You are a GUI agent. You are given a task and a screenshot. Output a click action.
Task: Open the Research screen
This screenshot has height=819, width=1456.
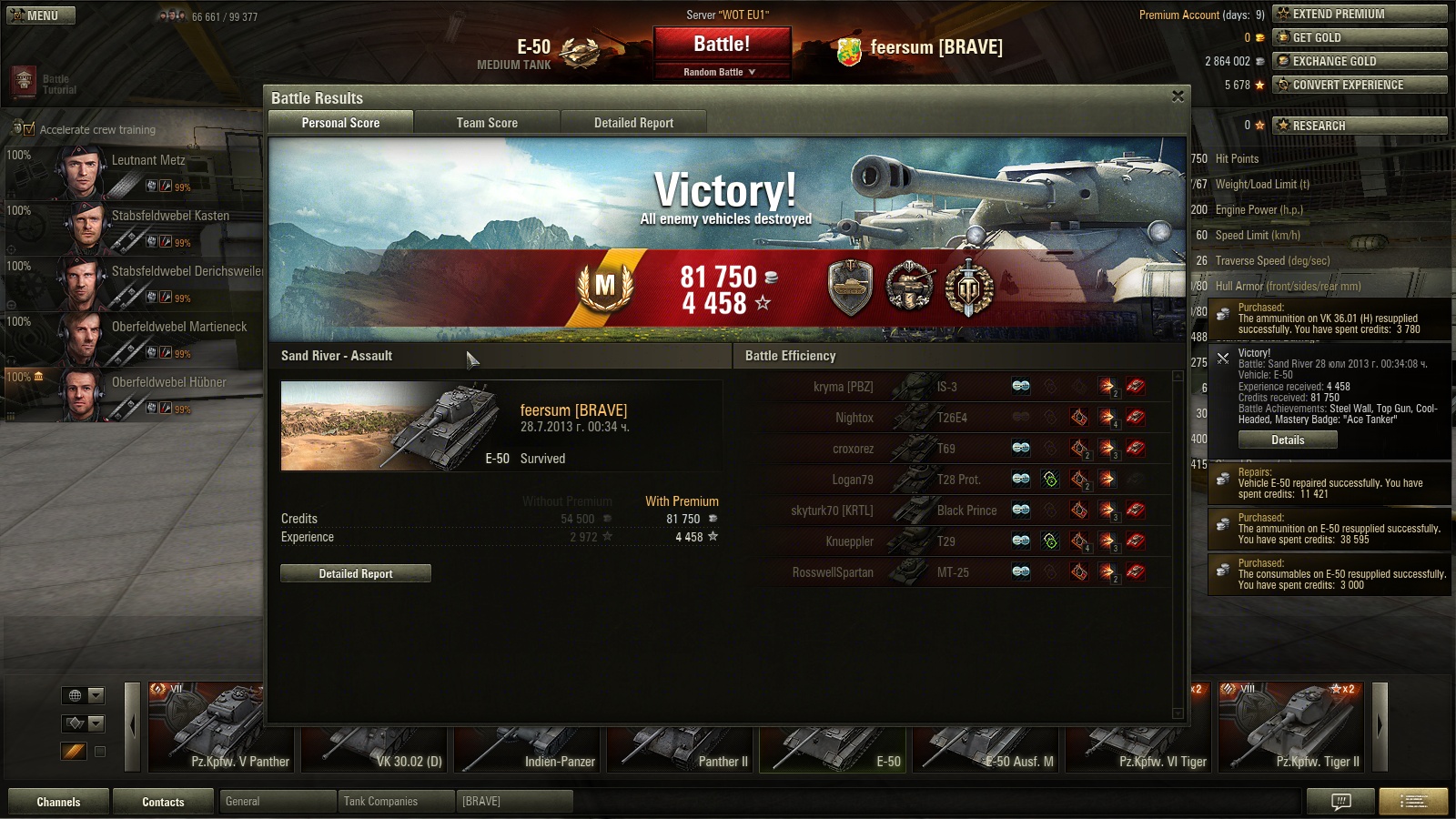[1360, 126]
